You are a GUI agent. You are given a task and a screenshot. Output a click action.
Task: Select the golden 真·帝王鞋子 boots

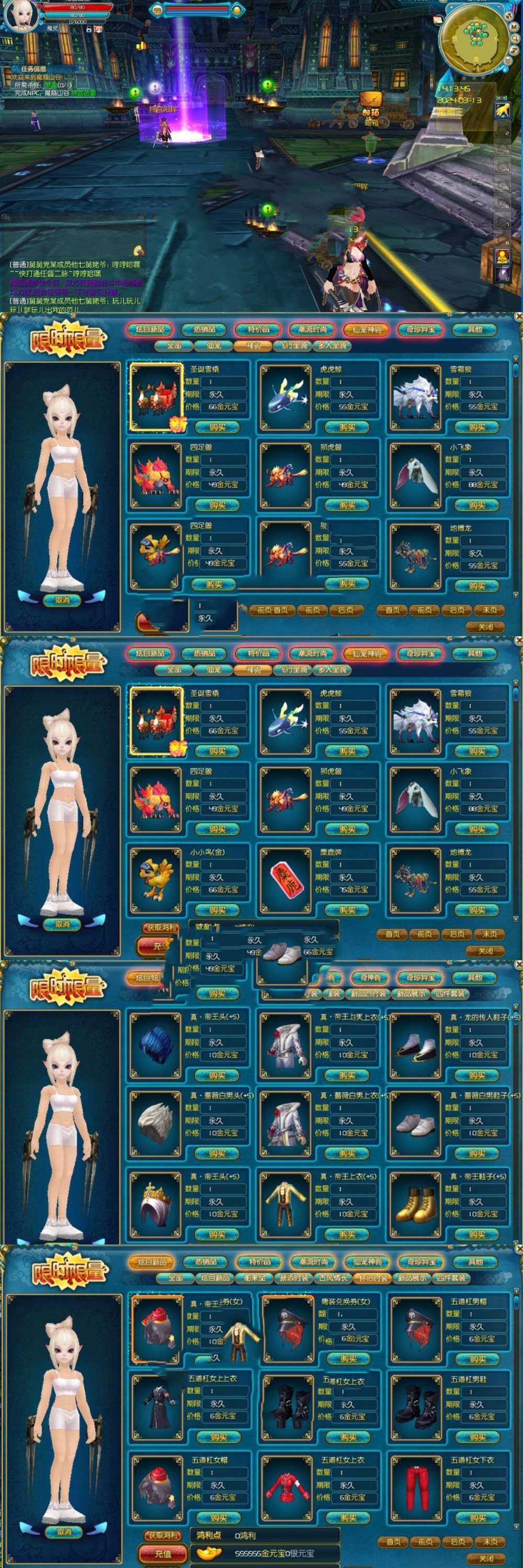pyautogui.click(x=416, y=1202)
